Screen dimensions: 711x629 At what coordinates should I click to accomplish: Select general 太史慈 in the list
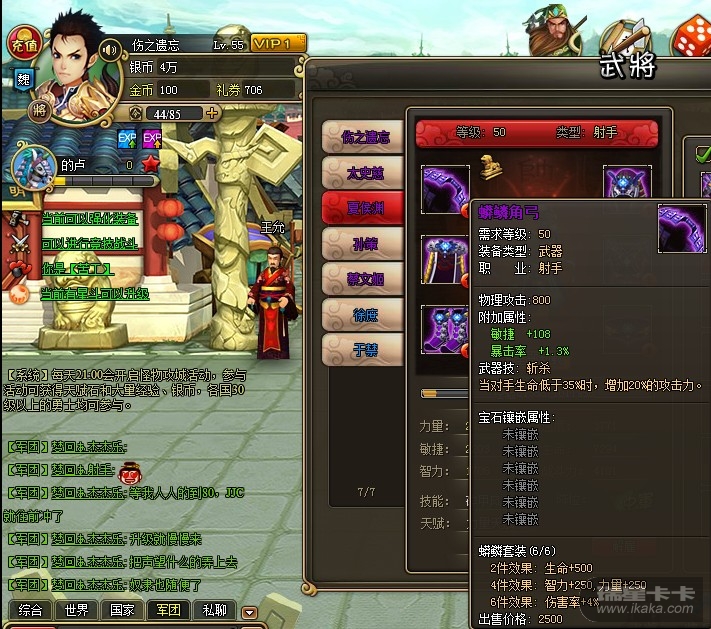(364, 173)
